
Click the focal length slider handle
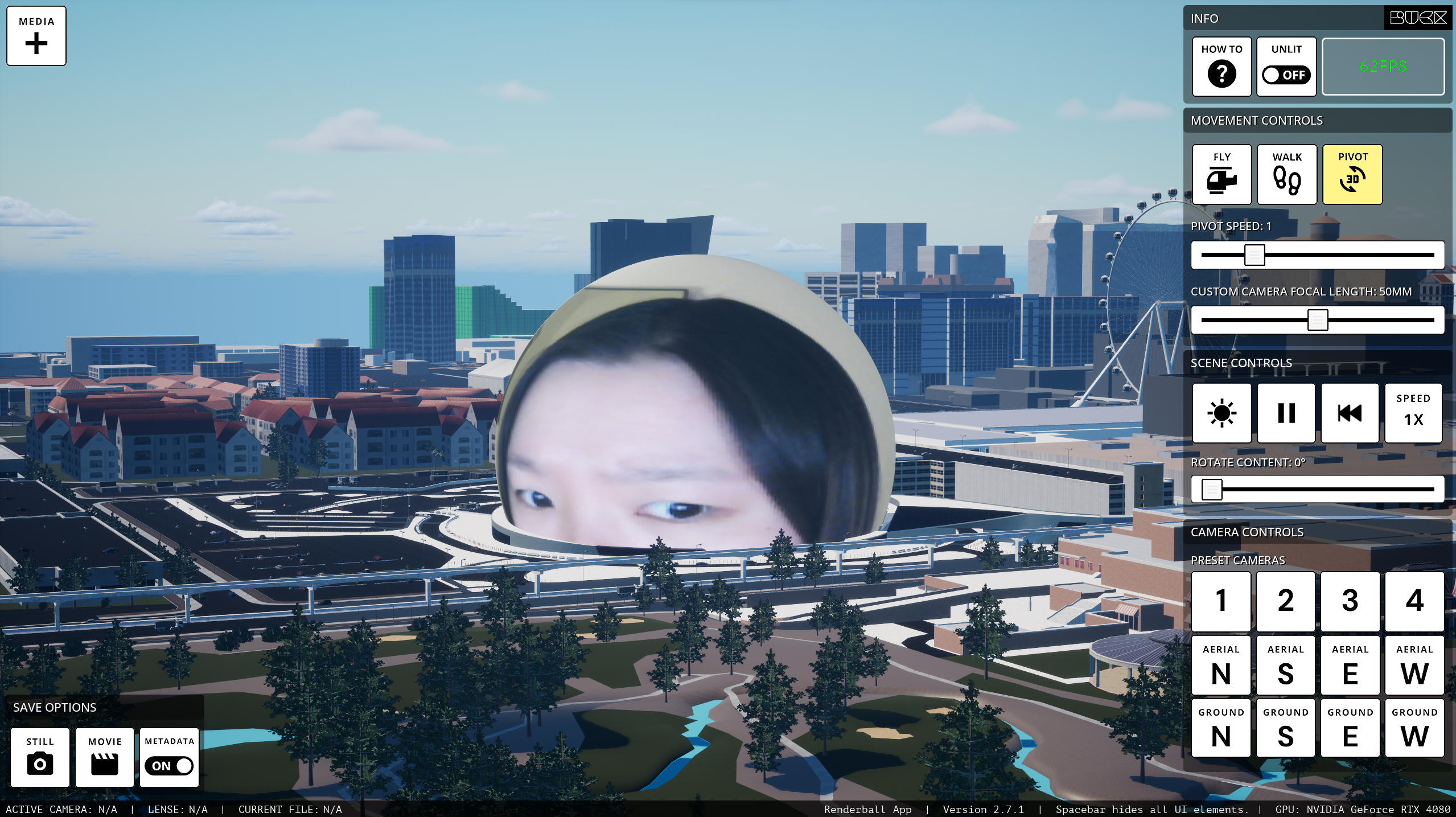click(1317, 320)
